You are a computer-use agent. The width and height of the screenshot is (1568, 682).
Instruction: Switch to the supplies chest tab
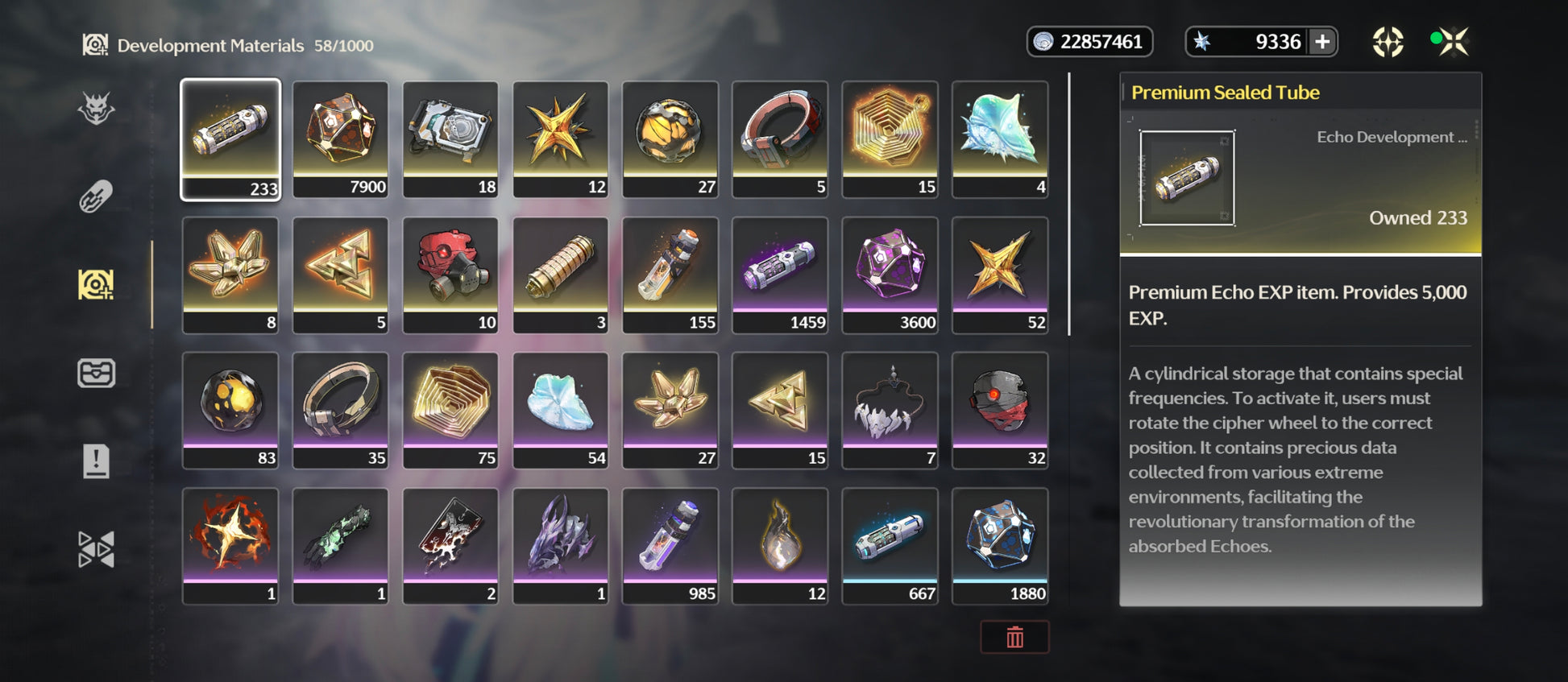(96, 373)
